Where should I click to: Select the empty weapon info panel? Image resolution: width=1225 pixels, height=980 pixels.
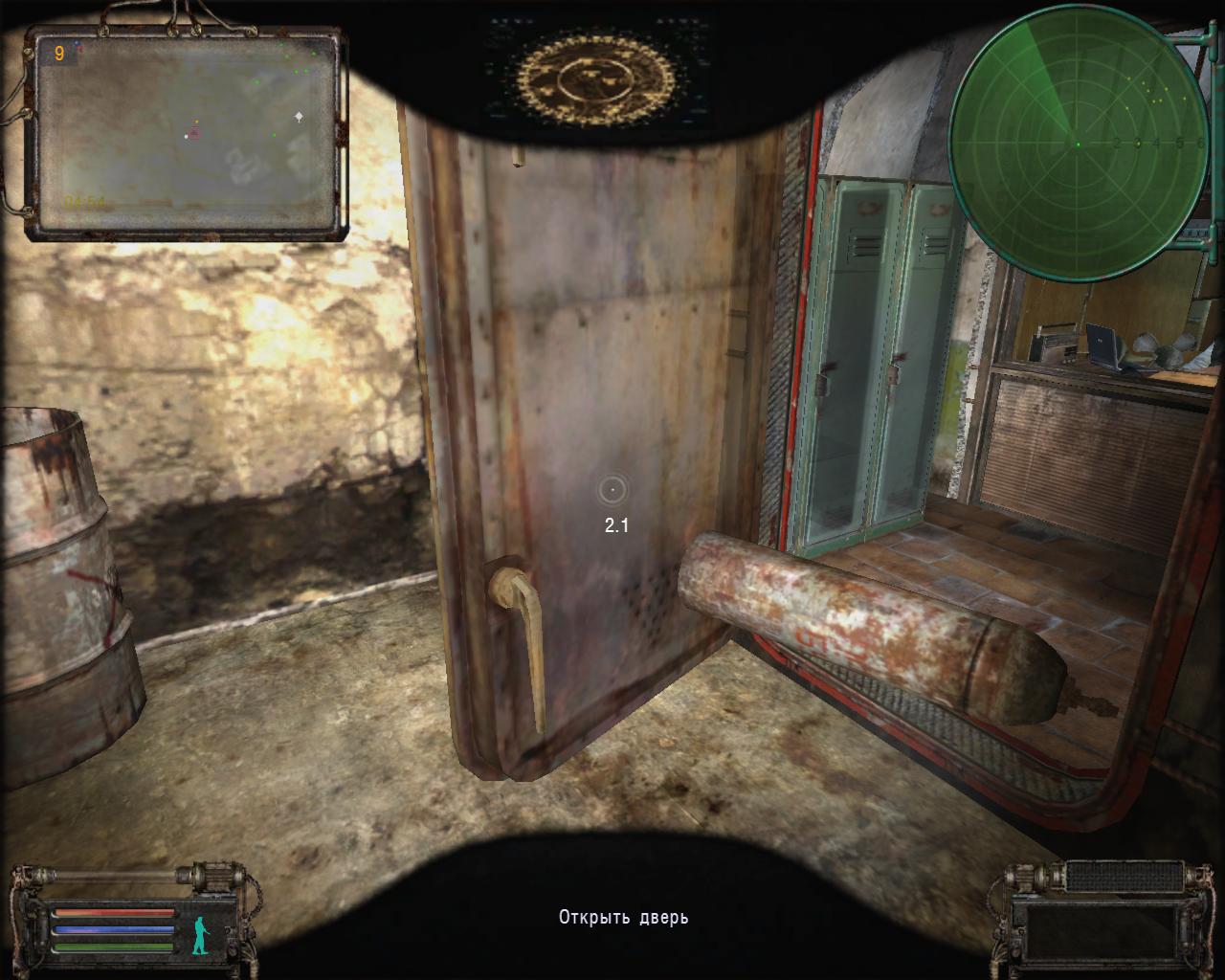click(1100, 930)
